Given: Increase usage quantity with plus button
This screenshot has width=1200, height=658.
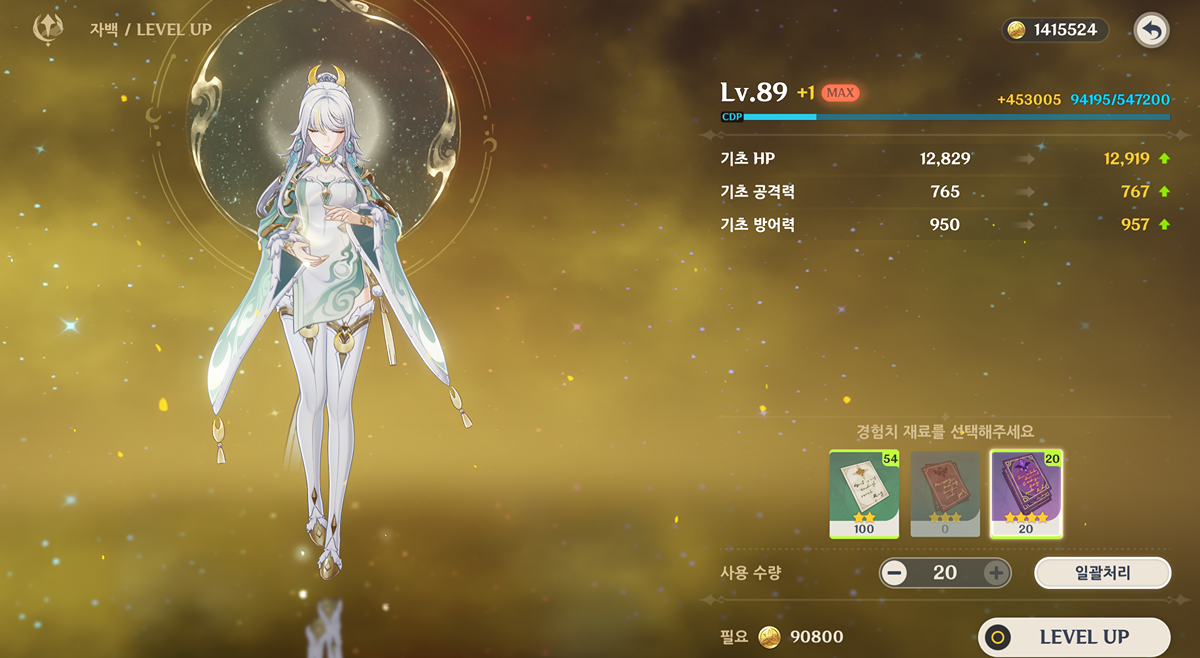Looking at the screenshot, I should [995, 573].
